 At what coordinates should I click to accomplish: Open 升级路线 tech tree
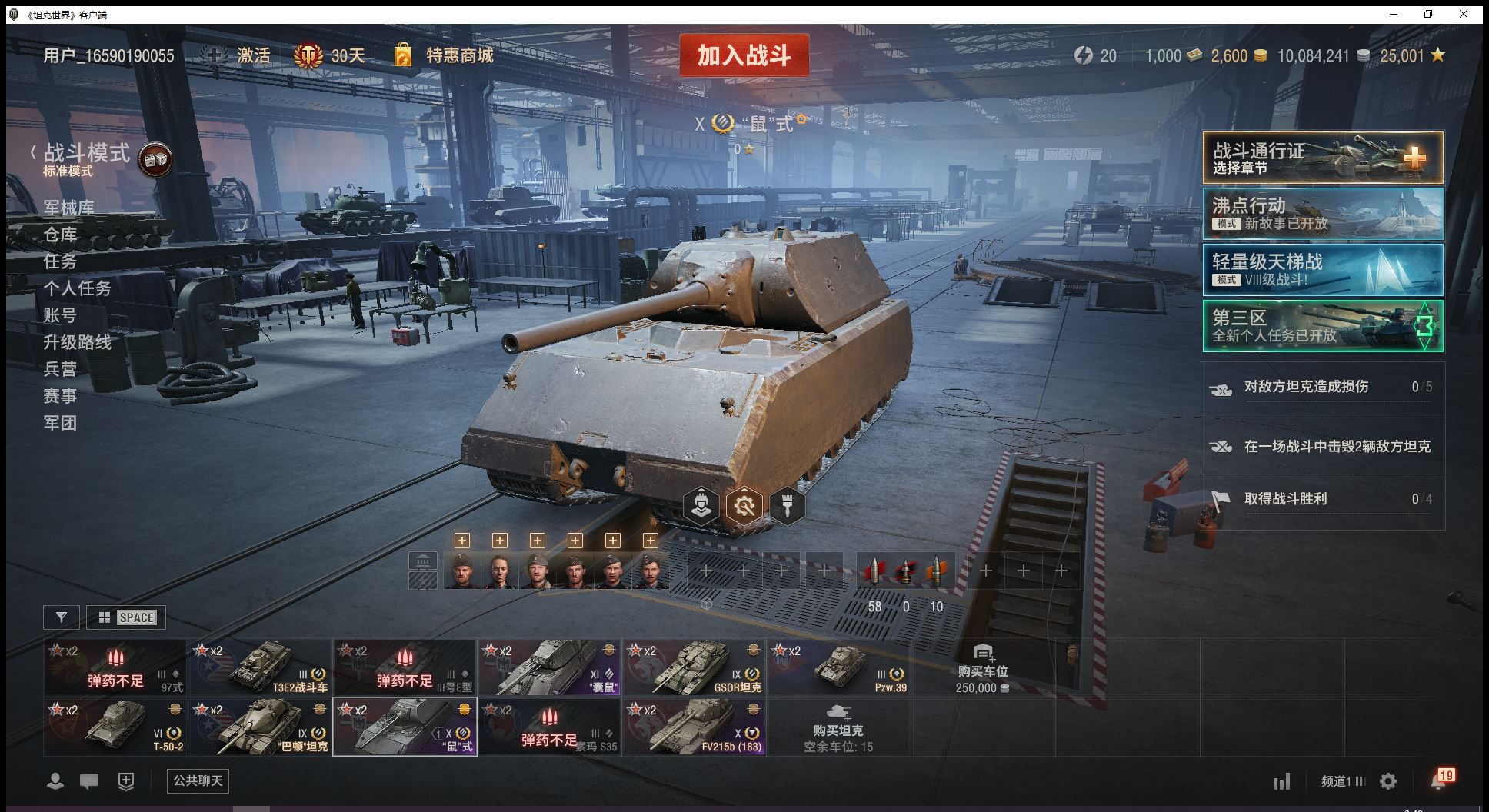click(77, 342)
